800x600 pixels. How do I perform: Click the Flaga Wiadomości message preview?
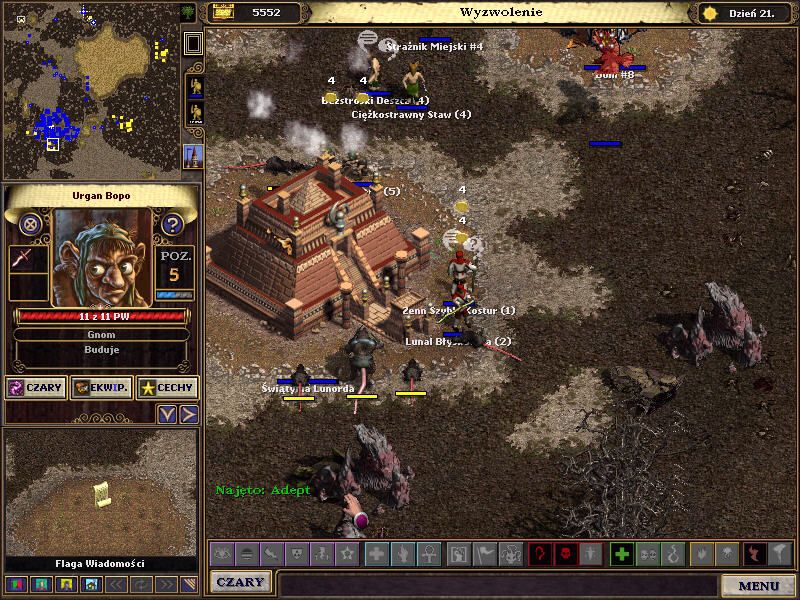coord(101,495)
